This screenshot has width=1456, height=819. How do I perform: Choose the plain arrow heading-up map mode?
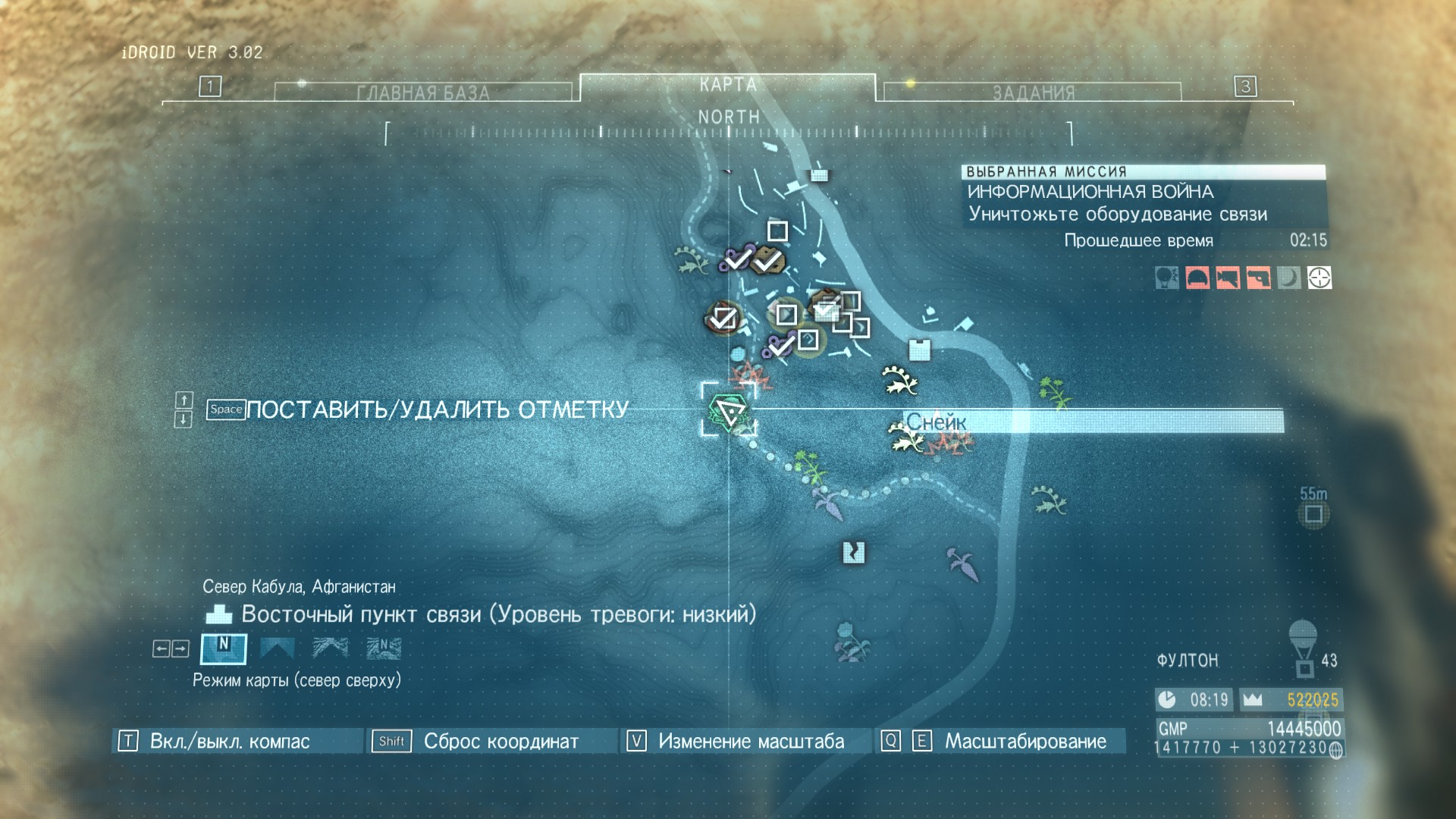(x=277, y=648)
